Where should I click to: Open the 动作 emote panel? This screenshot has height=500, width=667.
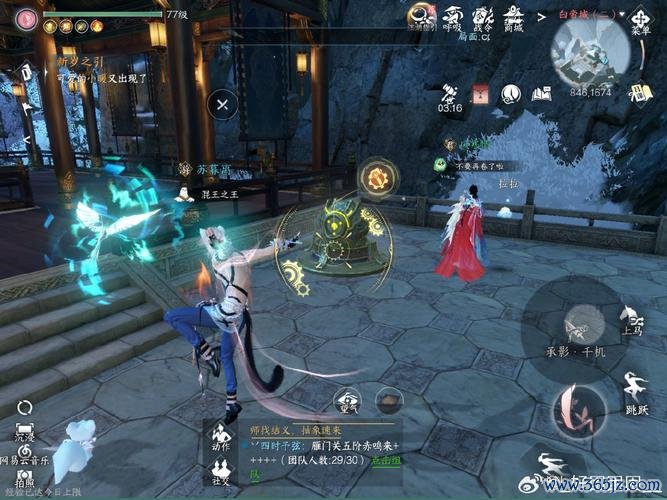pyautogui.click(x=221, y=438)
